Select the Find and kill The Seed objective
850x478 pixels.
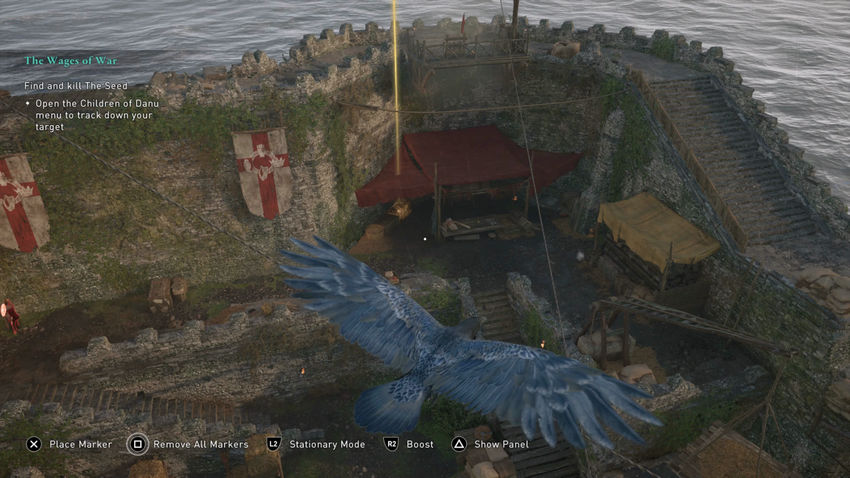click(x=76, y=86)
